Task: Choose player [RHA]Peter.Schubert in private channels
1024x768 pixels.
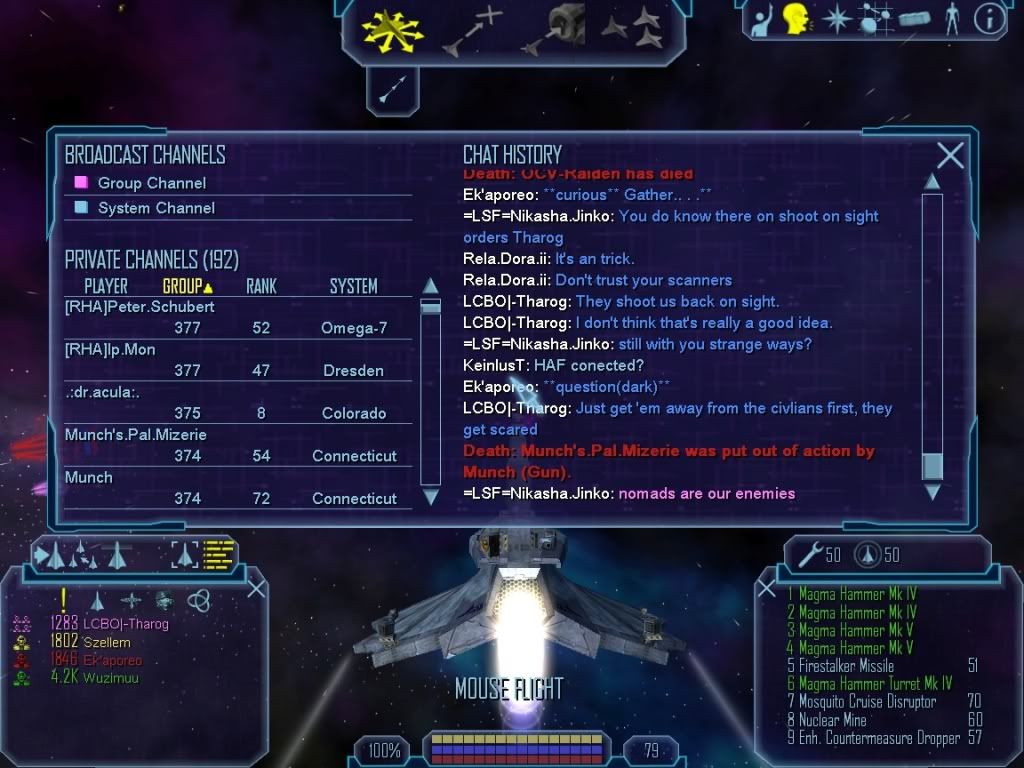Action: click(x=139, y=306)
